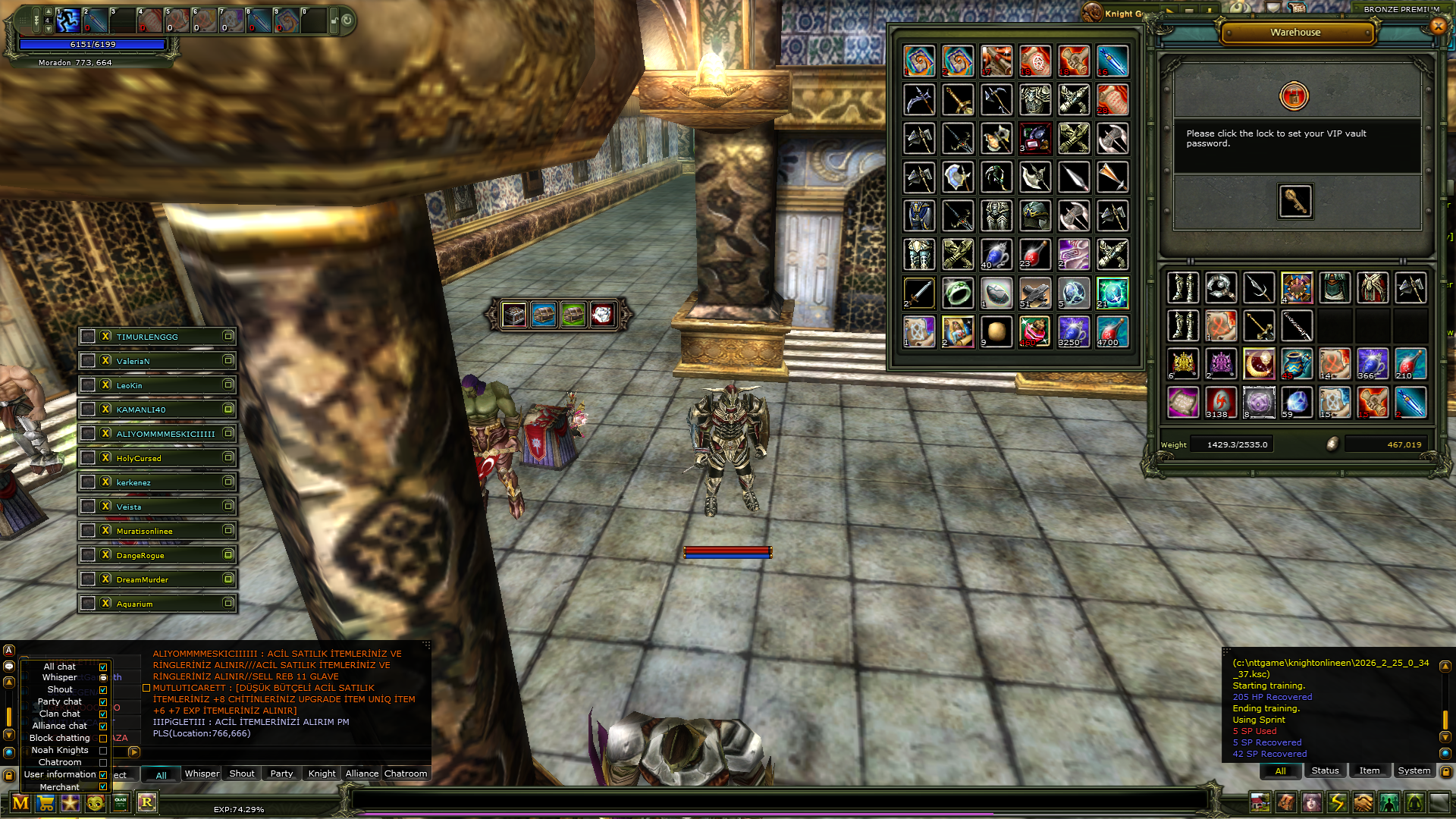This screenshot has height=819, width=1456.
Task: Open the Chatroom chat tab
Action: 406,773
